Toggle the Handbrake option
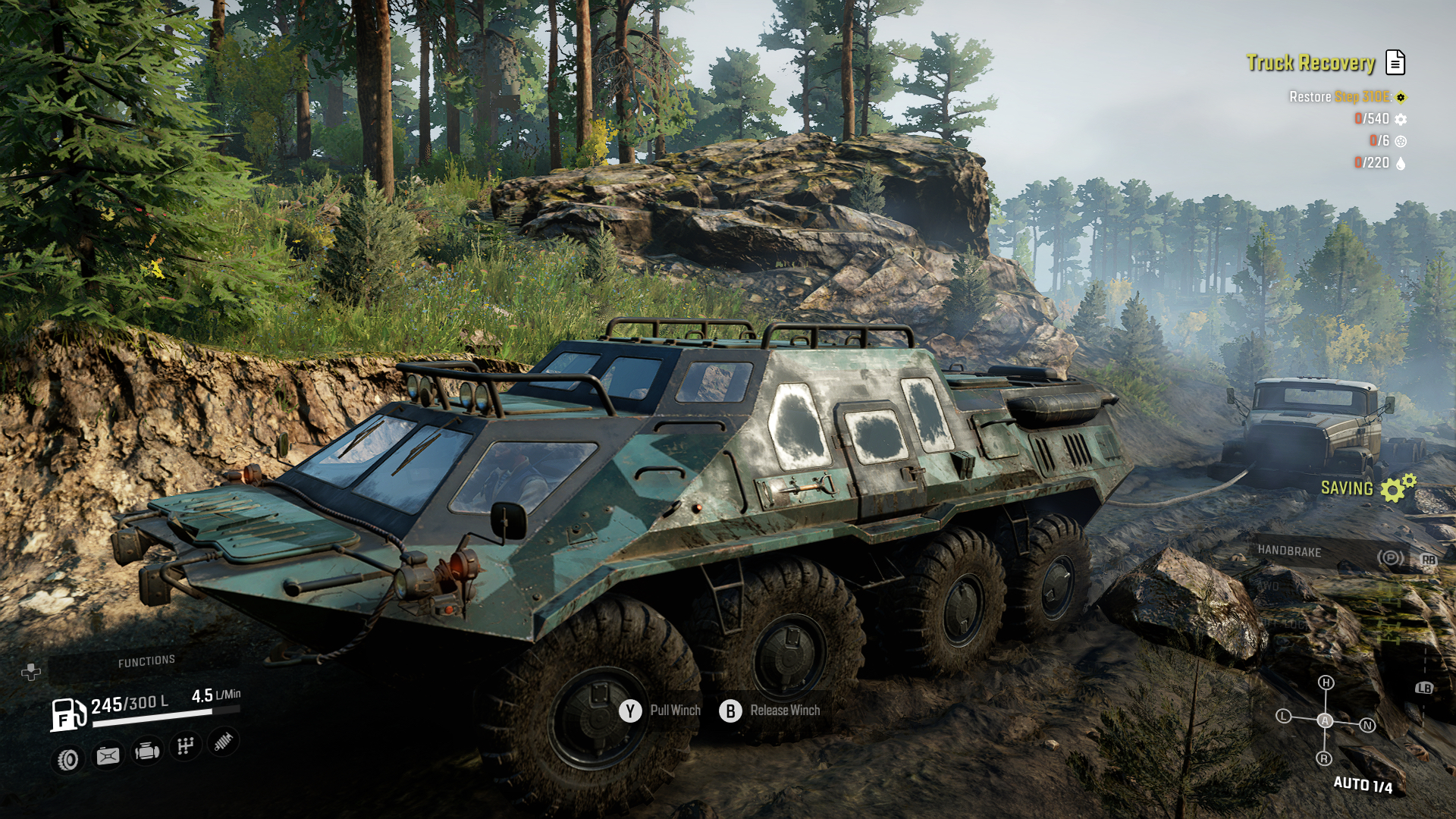Image resolution: width=1456 pixels, height=819 pixels. click(x=1289, y=551)
